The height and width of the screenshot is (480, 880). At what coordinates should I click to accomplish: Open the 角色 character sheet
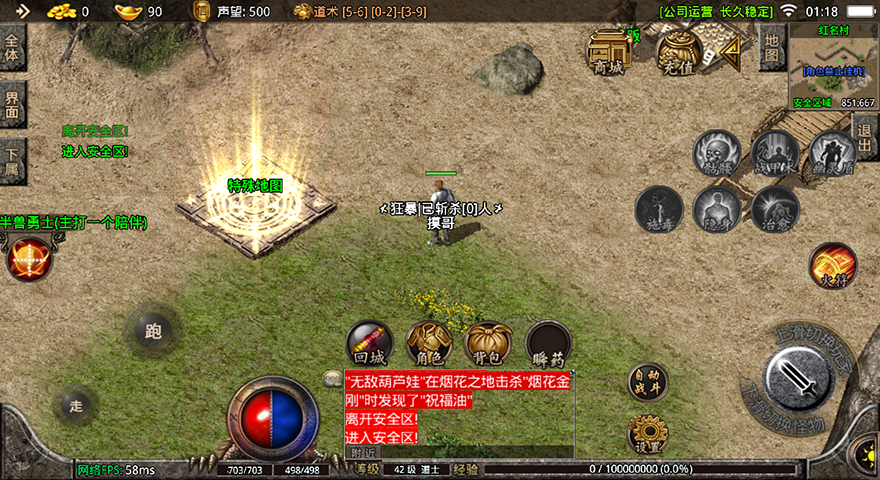429,343
